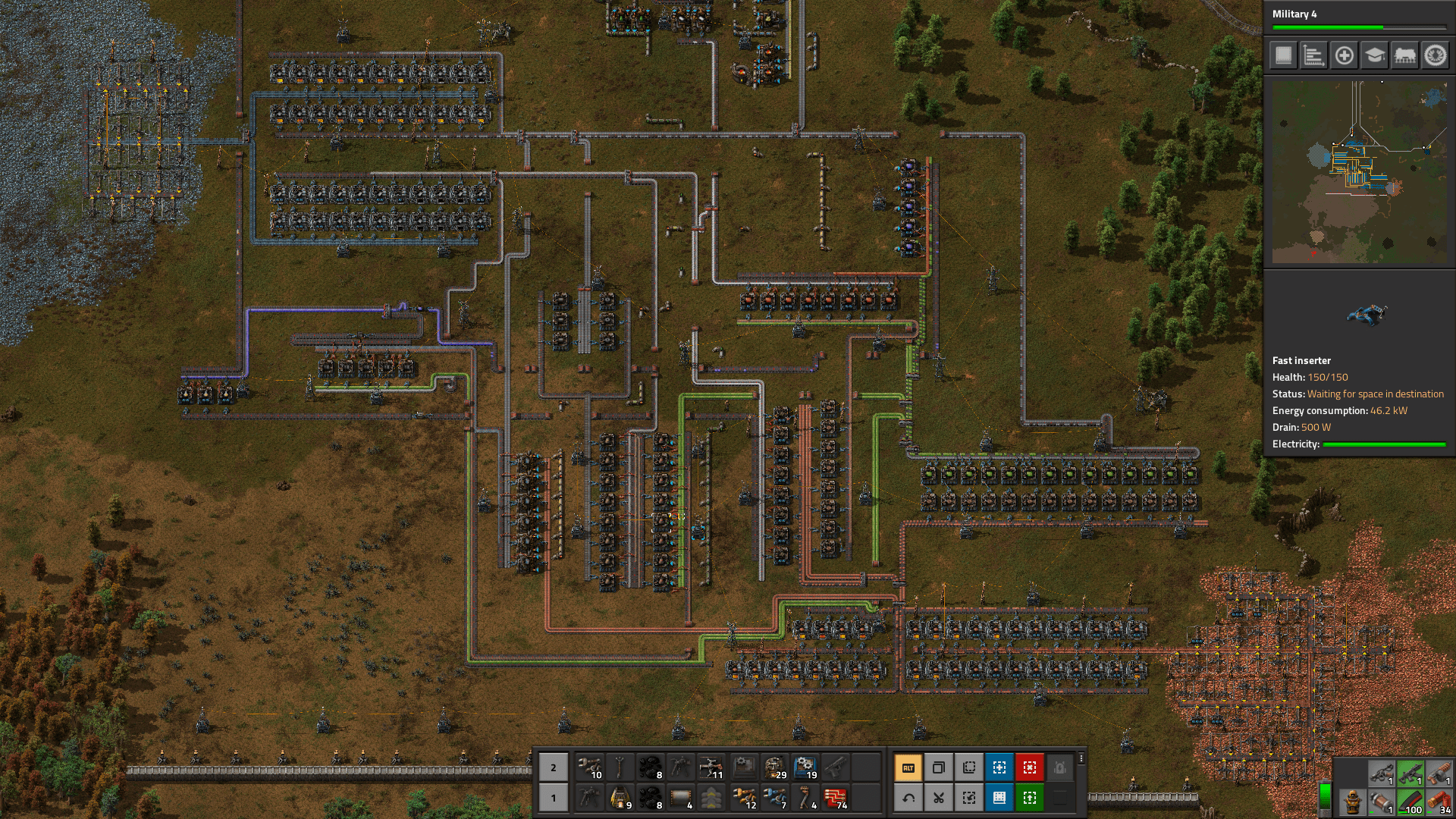Activate the green upgrade planner shortcut

coord(1030,798)
